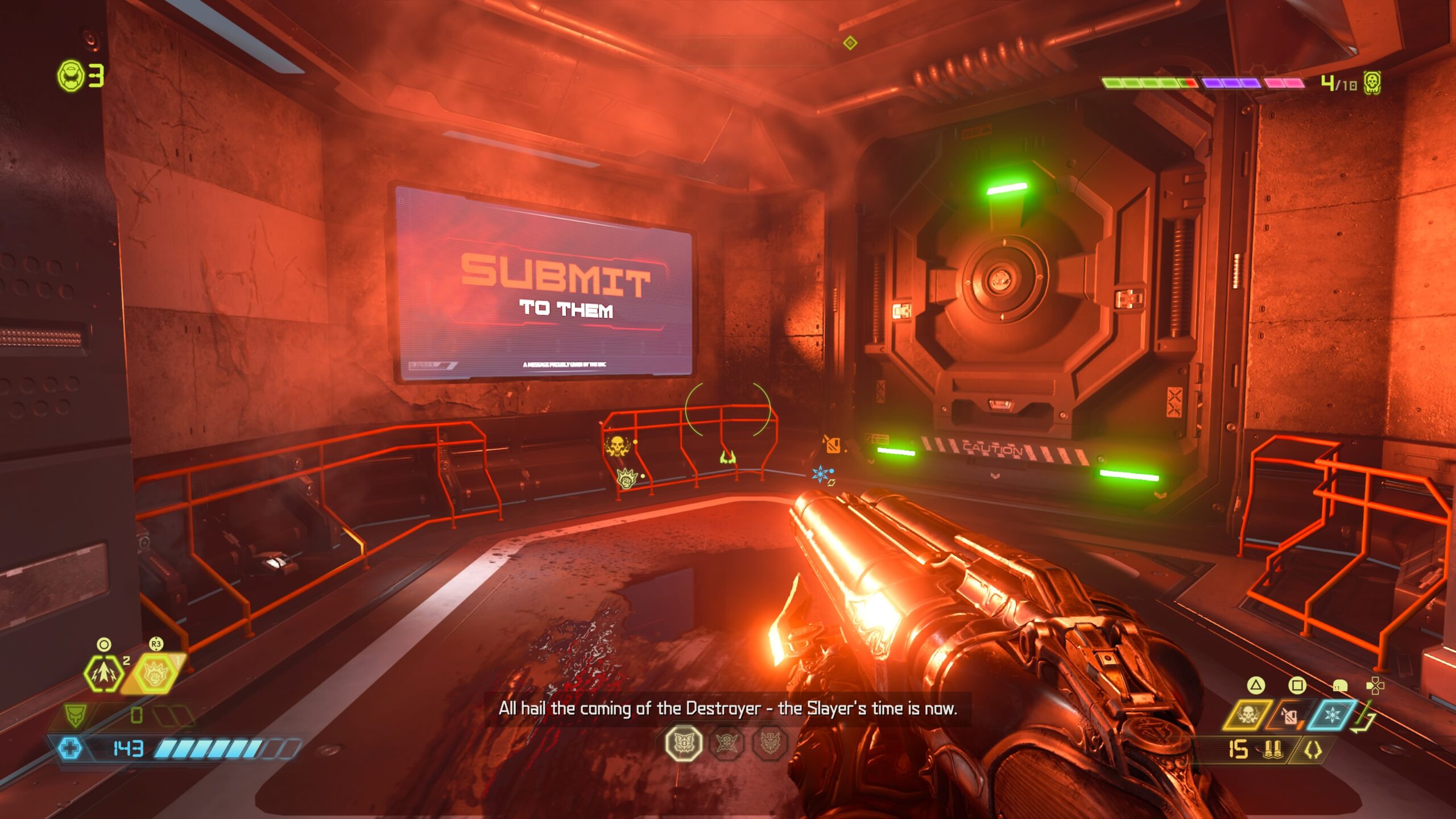Select the chainsaw fuel can icon

(x=1289, y=716)
